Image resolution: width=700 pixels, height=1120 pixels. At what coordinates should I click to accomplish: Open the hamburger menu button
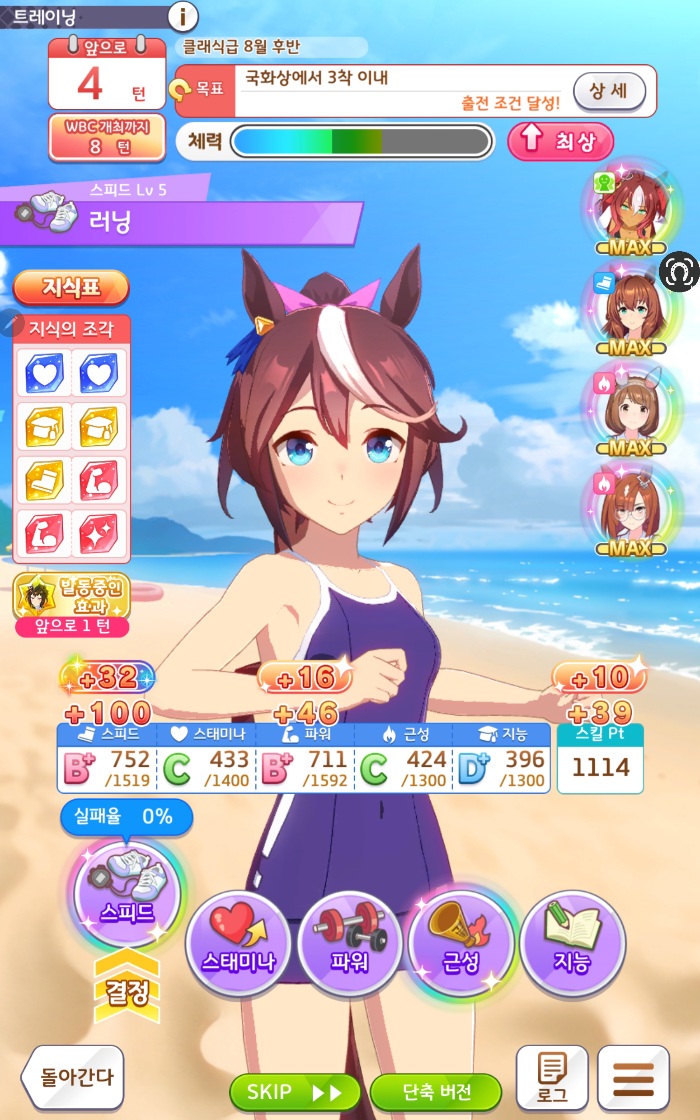tap(632, 1078)
